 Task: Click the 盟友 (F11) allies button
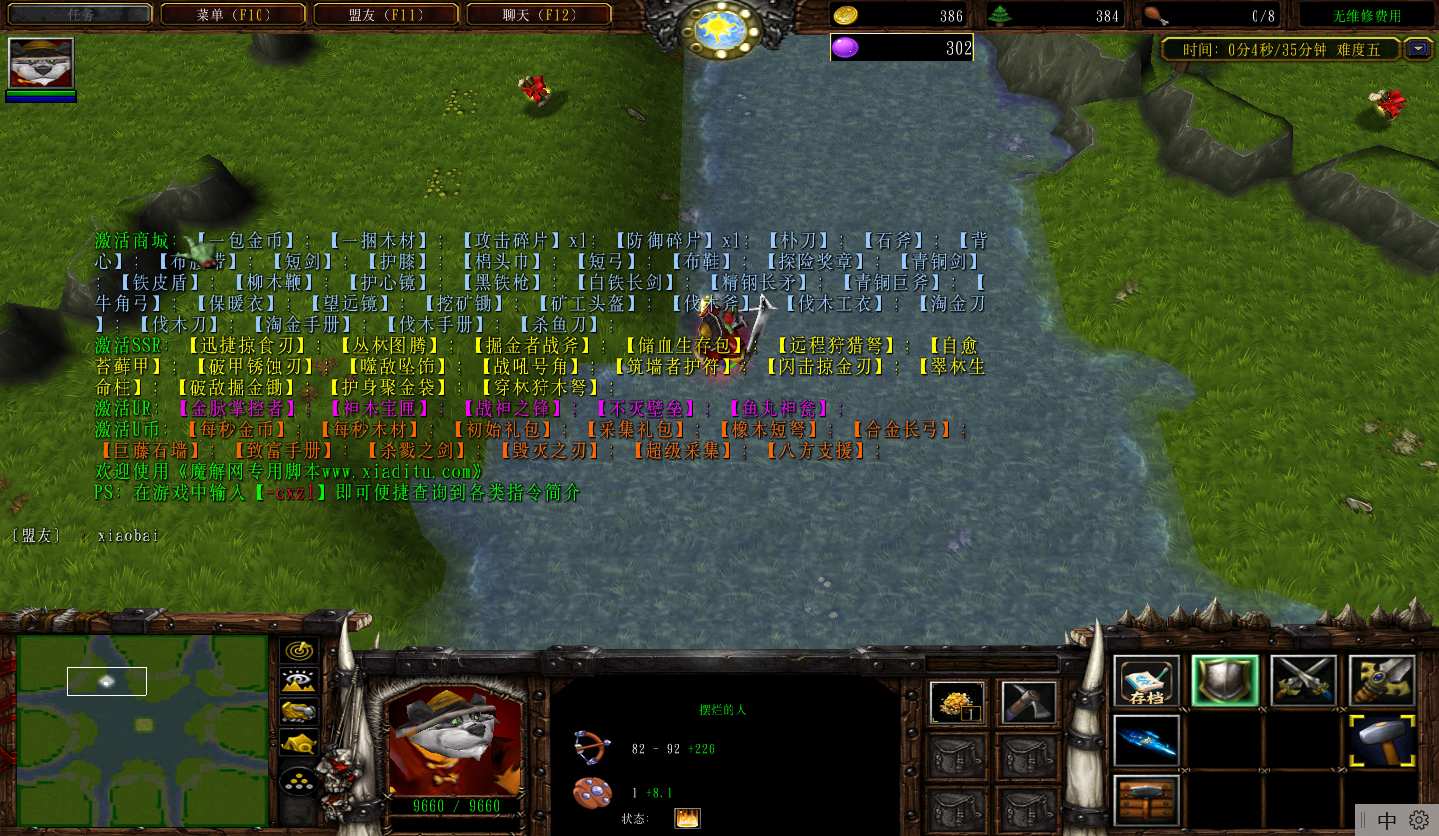tap(386, 14)
